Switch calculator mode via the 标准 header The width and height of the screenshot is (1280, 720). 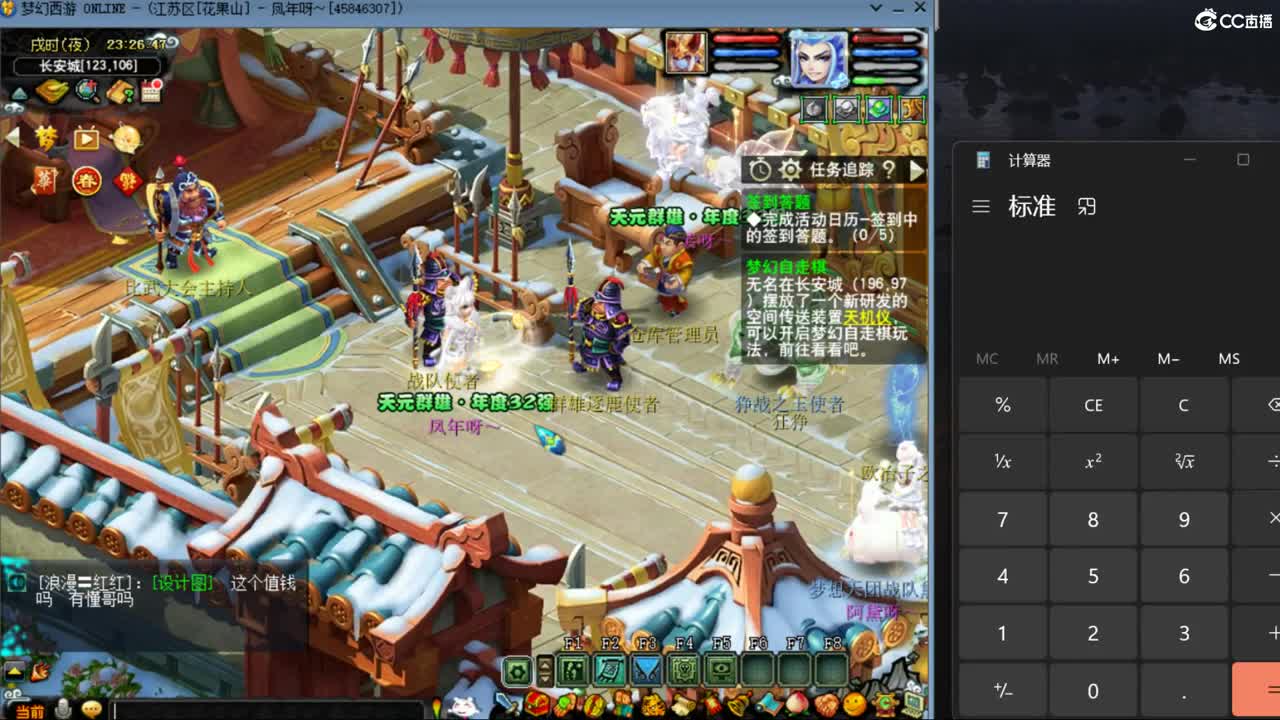coord(1031,207)
